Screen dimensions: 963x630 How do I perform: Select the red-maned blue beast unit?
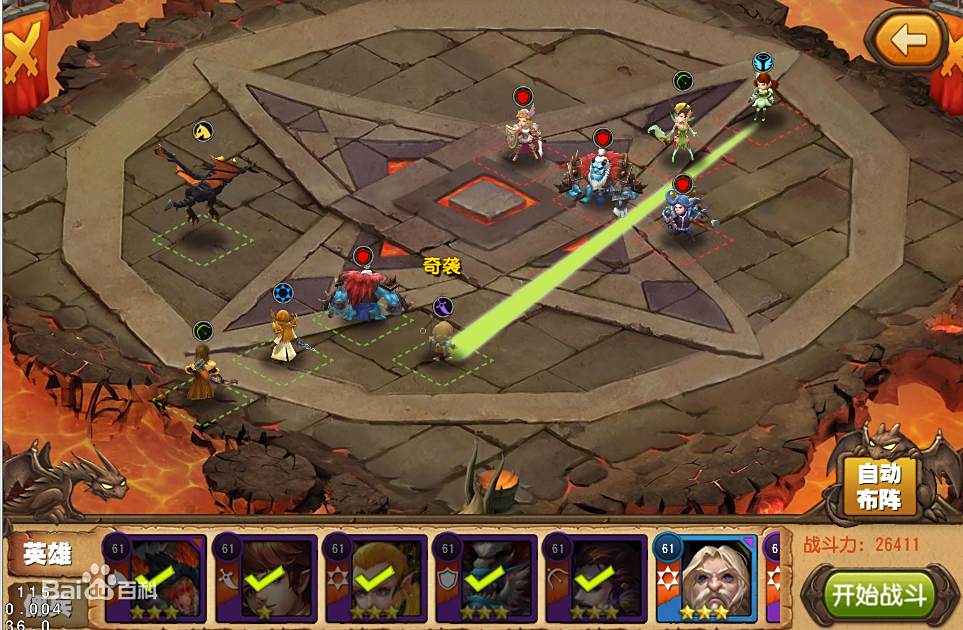click(362, 292)
